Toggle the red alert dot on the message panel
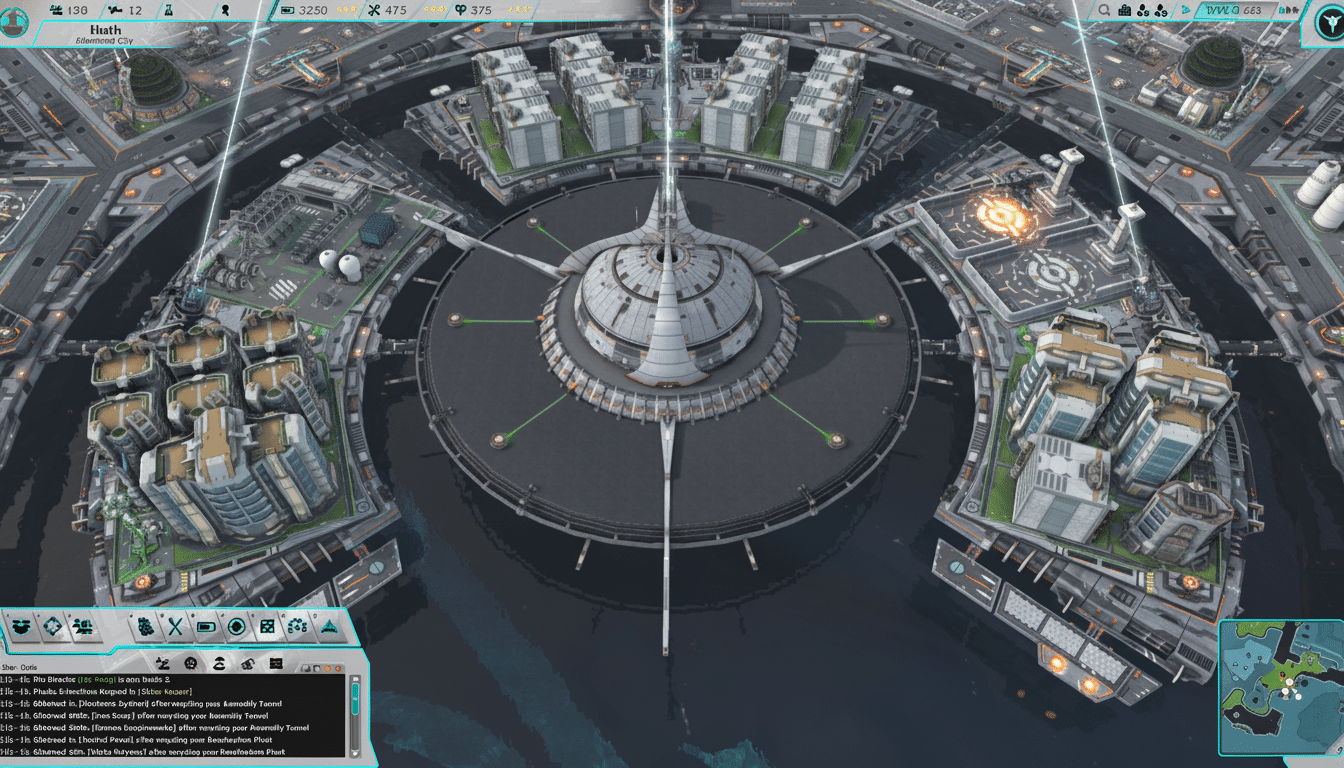This screenshot has width=1344, height=768. click(x=338, y=668)
